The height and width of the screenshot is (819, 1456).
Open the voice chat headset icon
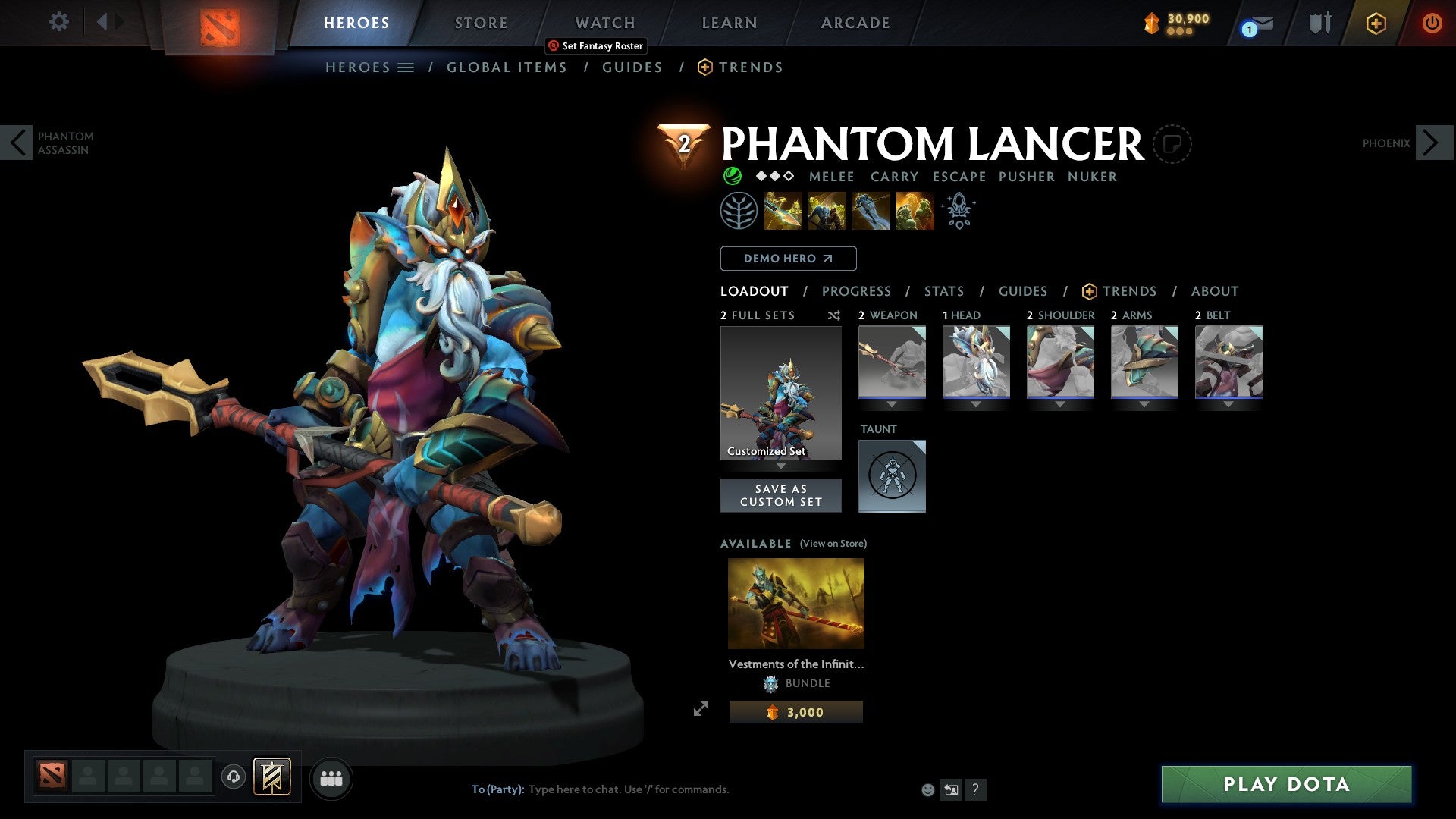pos(233,777)
